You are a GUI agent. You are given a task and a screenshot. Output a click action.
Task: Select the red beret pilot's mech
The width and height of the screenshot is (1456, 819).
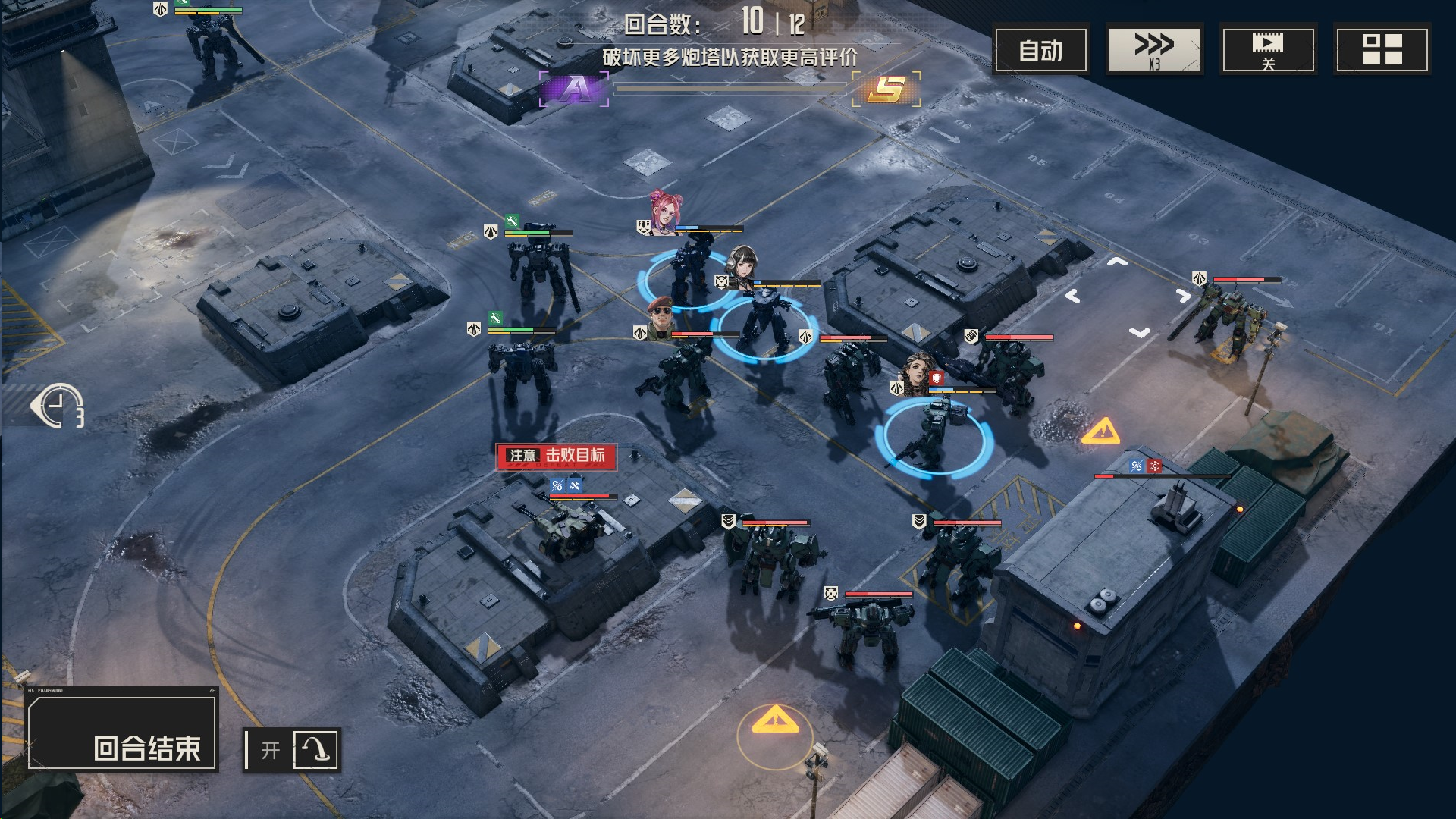679,375
